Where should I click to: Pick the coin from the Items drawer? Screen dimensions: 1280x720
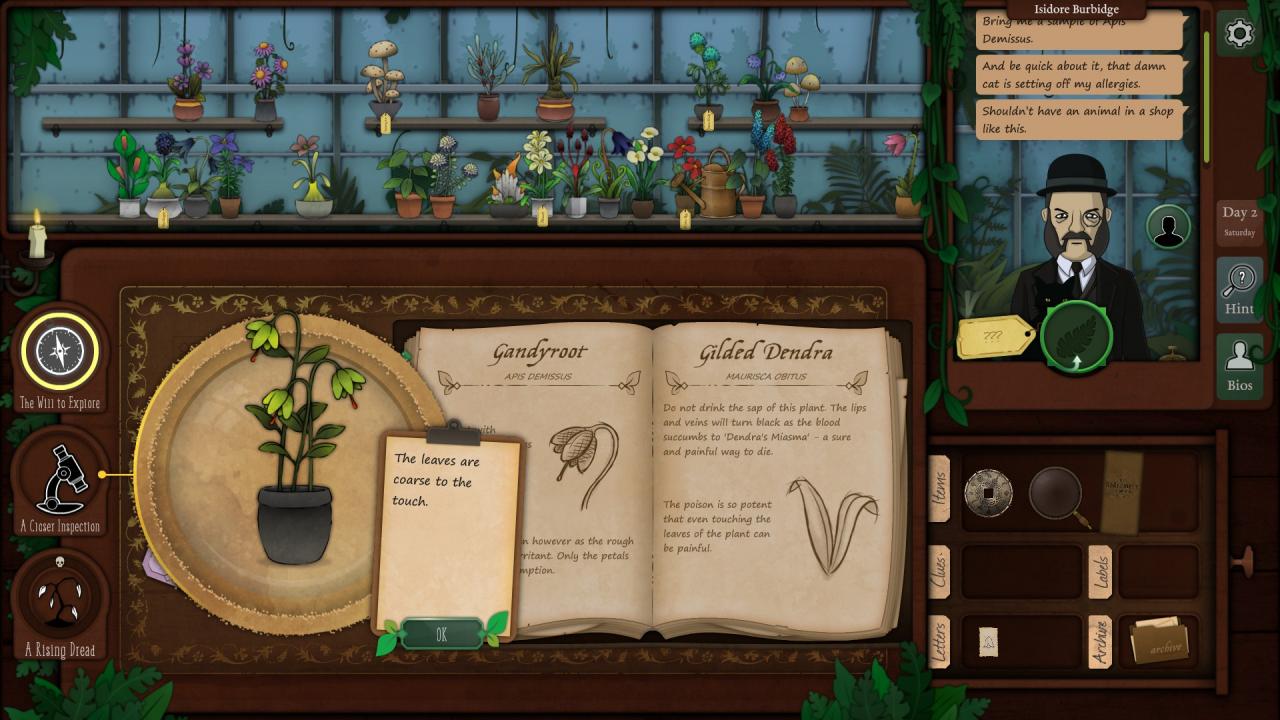point(988,493)
